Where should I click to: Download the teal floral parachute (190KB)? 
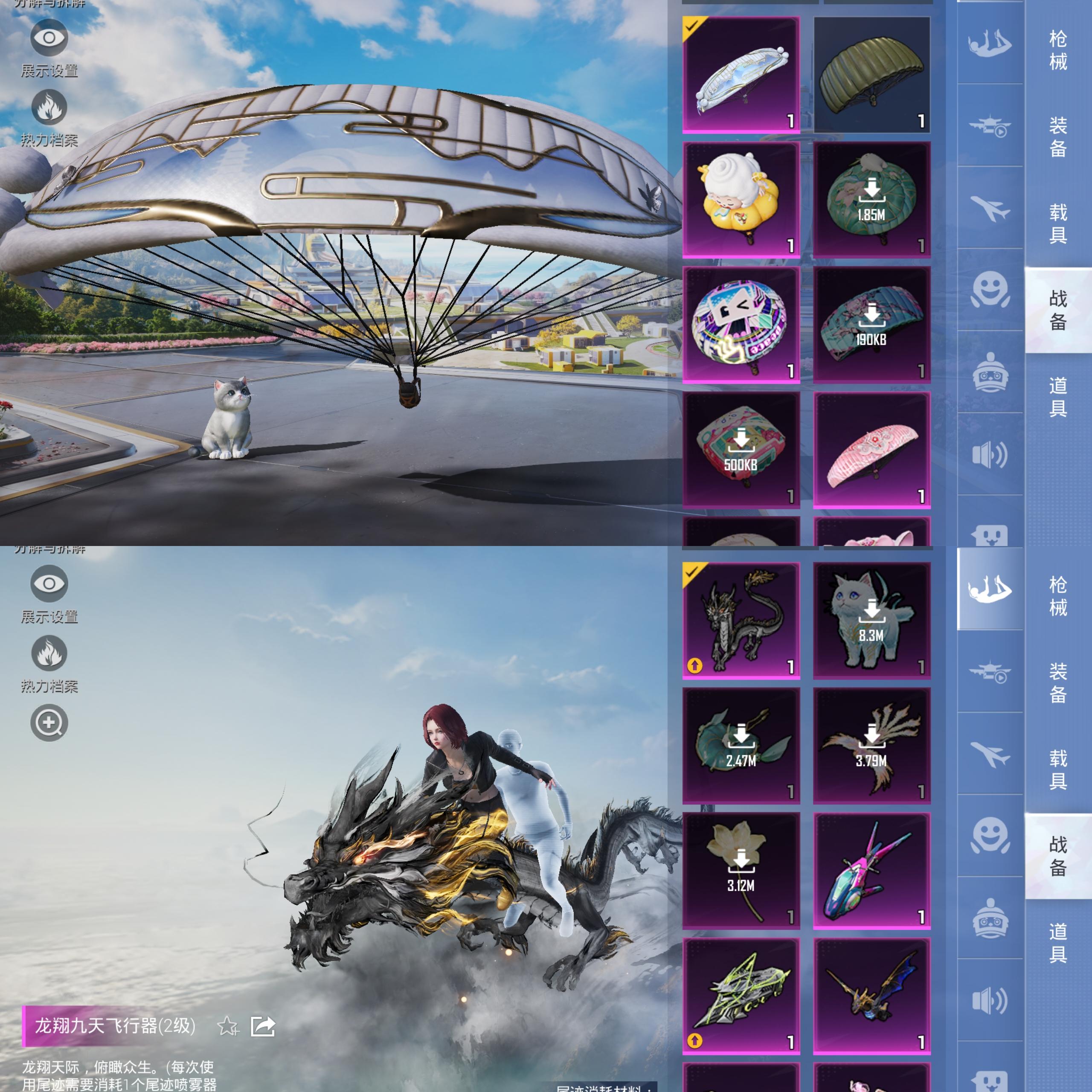point(871,325)
